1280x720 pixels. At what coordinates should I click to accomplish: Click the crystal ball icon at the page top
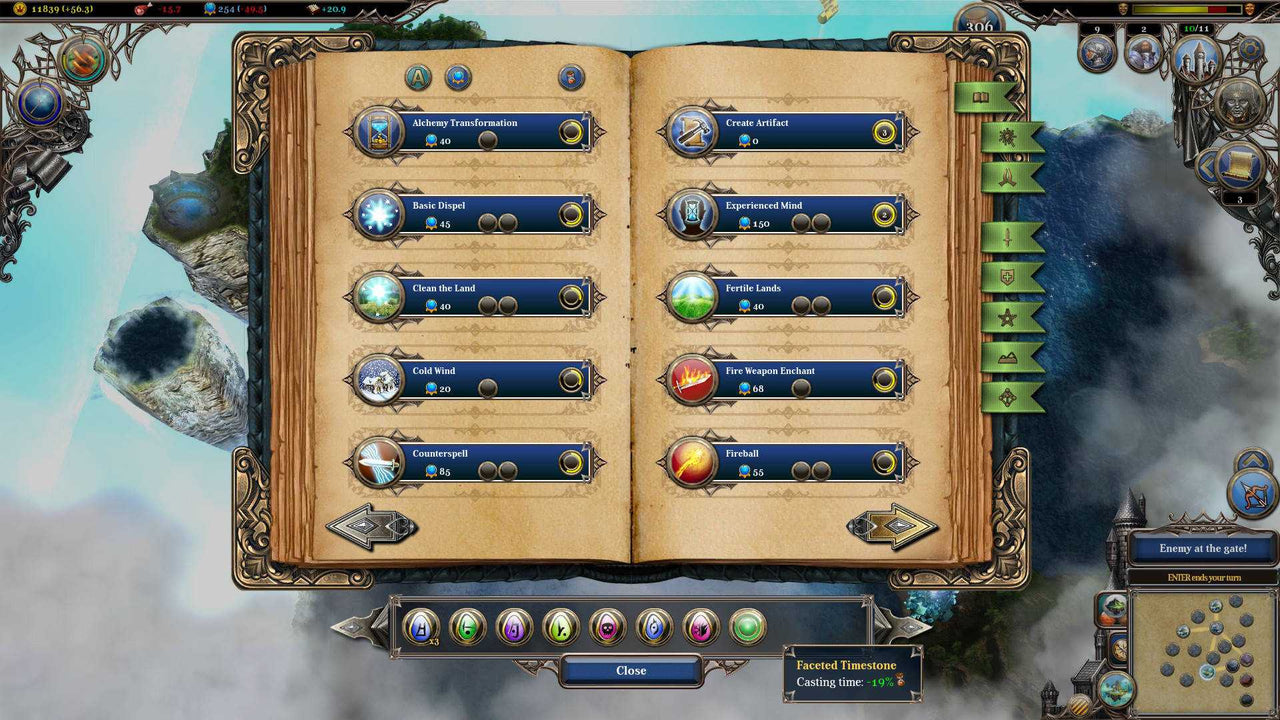click(x=457, y=77)
